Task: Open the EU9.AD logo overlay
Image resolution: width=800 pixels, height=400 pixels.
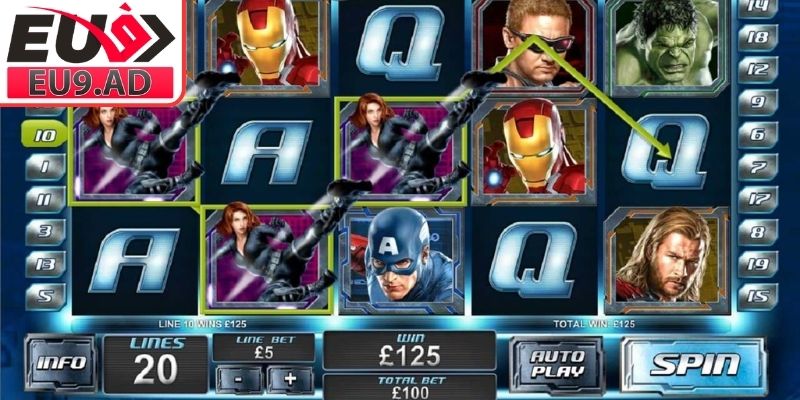Action: click(x=90, y=50)
